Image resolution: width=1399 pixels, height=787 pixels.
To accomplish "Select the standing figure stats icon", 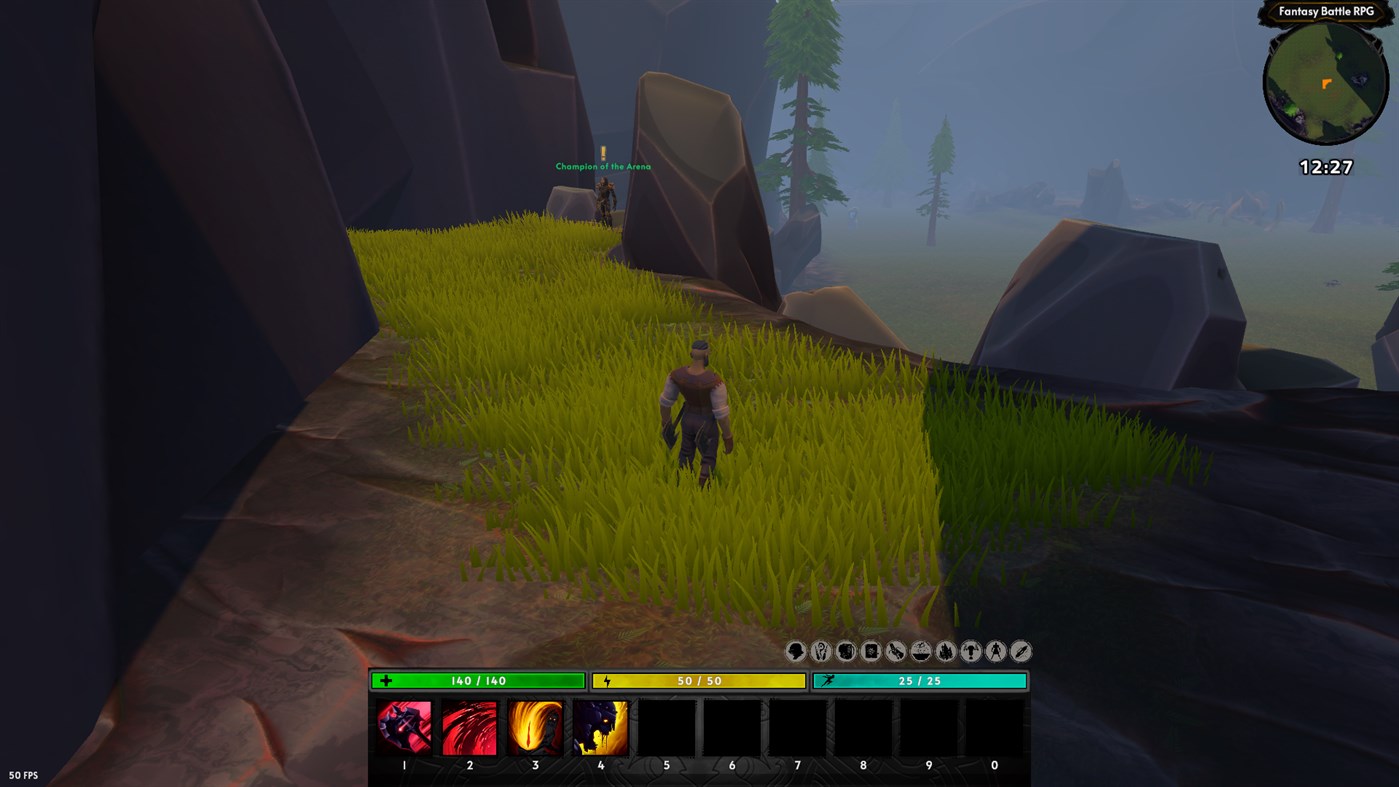I will 995,651.
